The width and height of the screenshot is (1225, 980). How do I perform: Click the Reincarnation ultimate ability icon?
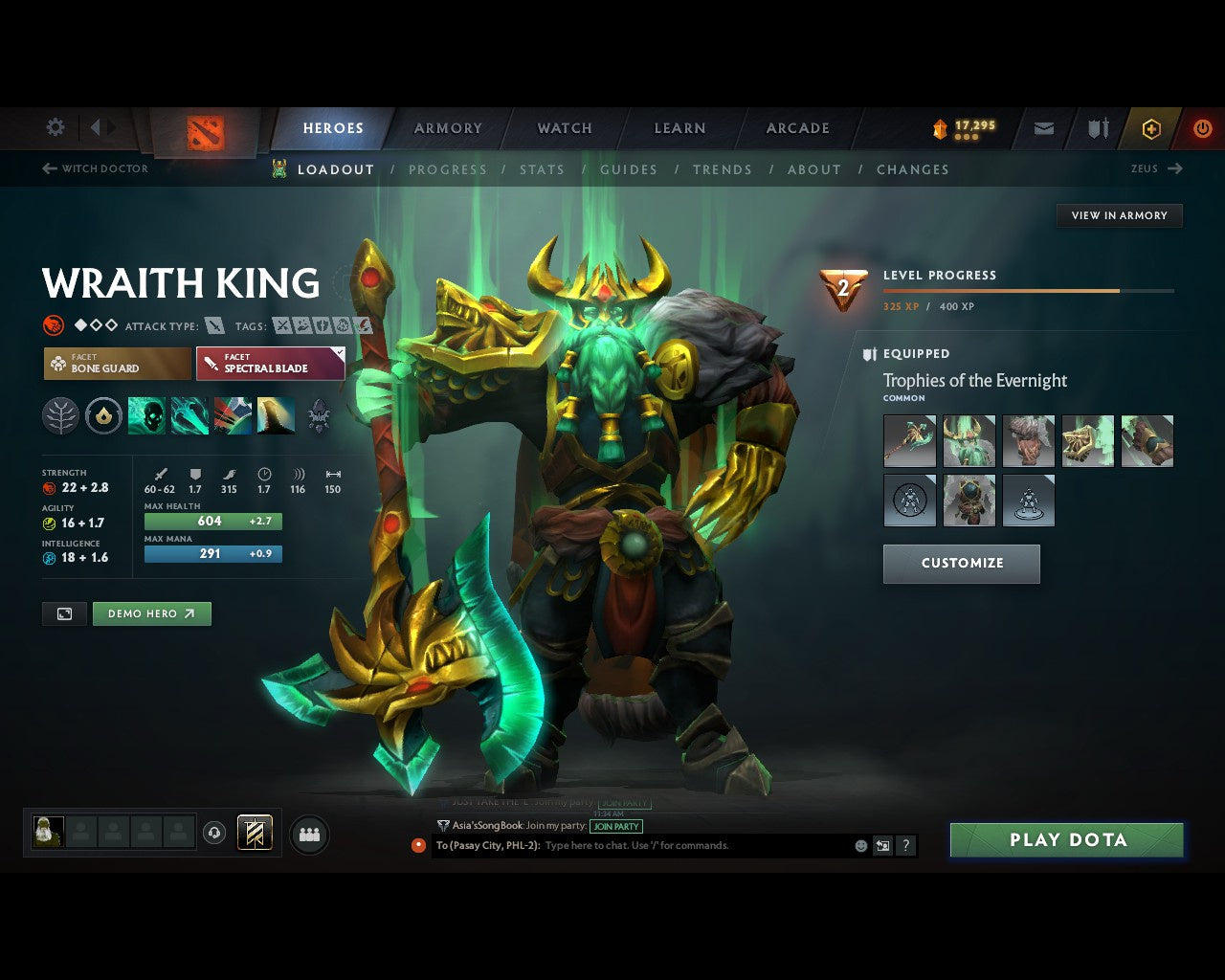coord(276,414)
